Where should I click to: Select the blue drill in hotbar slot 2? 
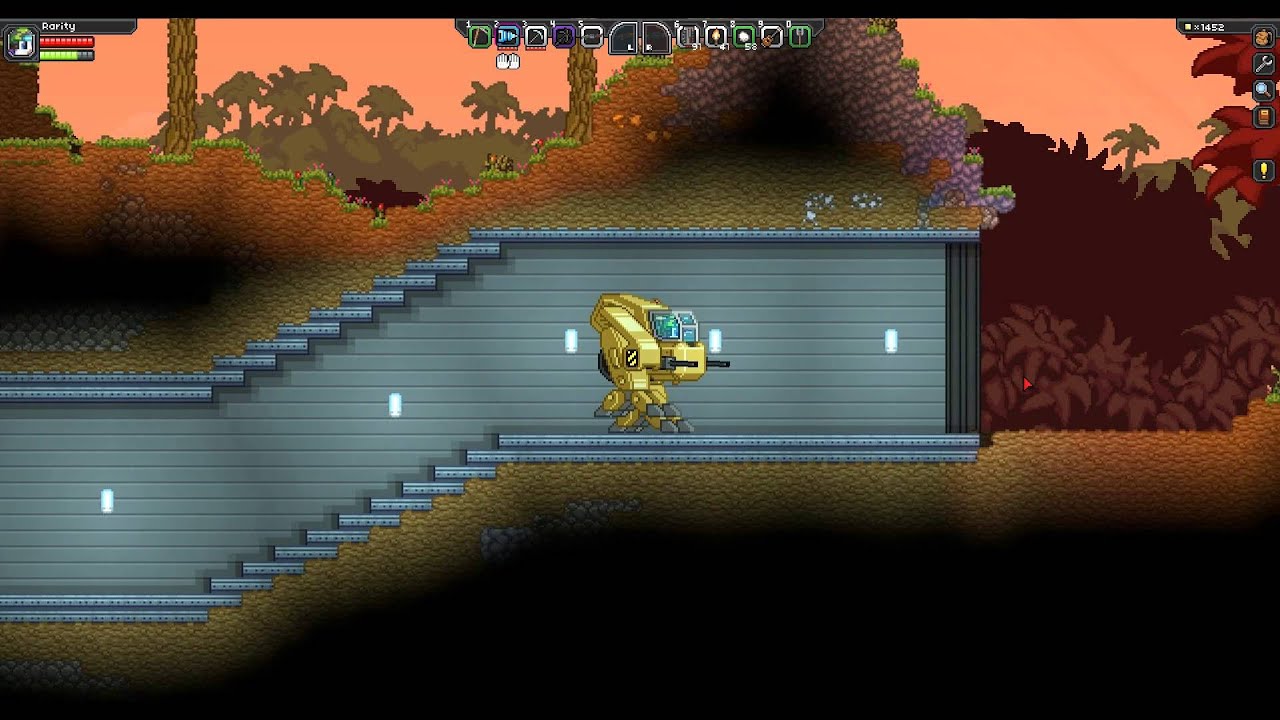(x=508, y=37)
